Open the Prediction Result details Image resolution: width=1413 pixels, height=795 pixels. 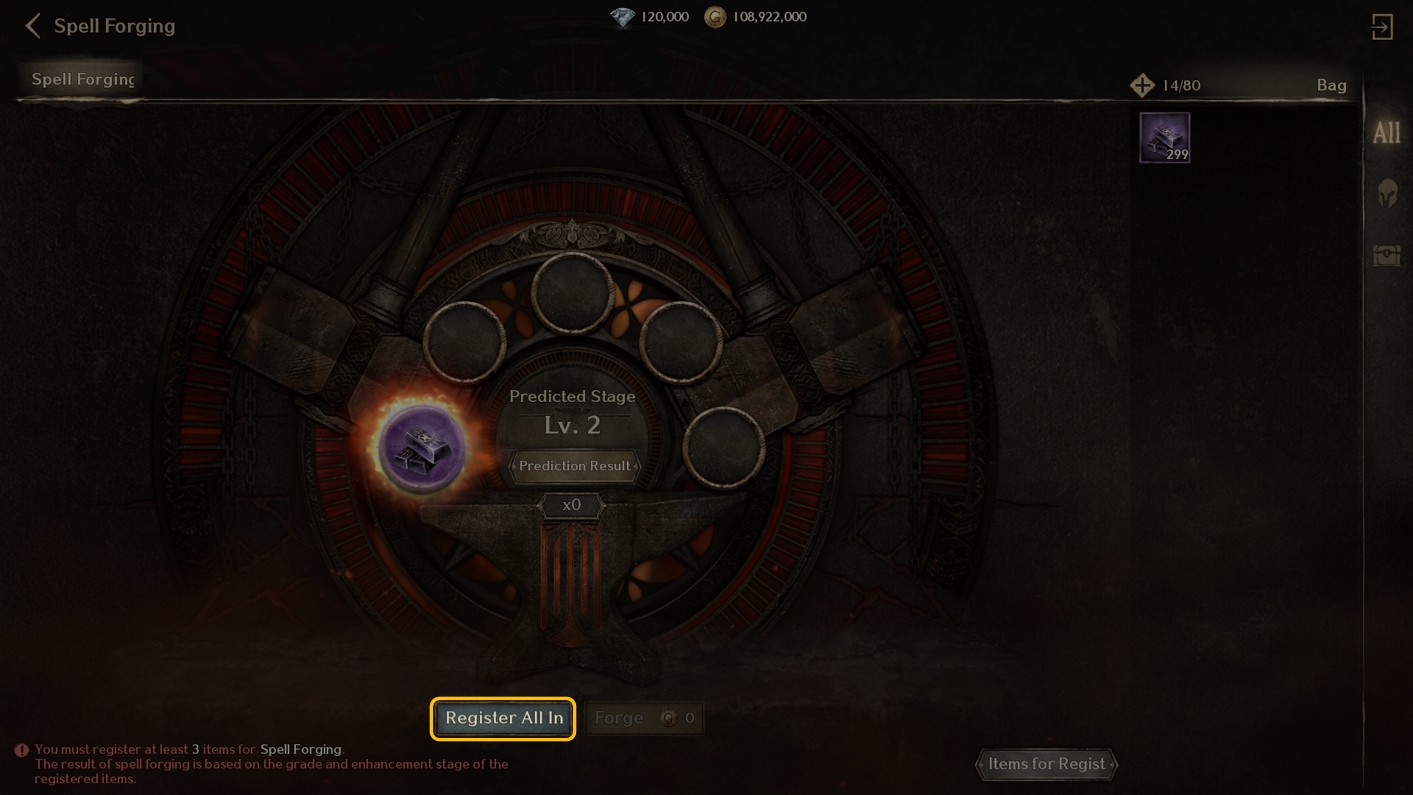pyautogui.click(x=573, y=466)
